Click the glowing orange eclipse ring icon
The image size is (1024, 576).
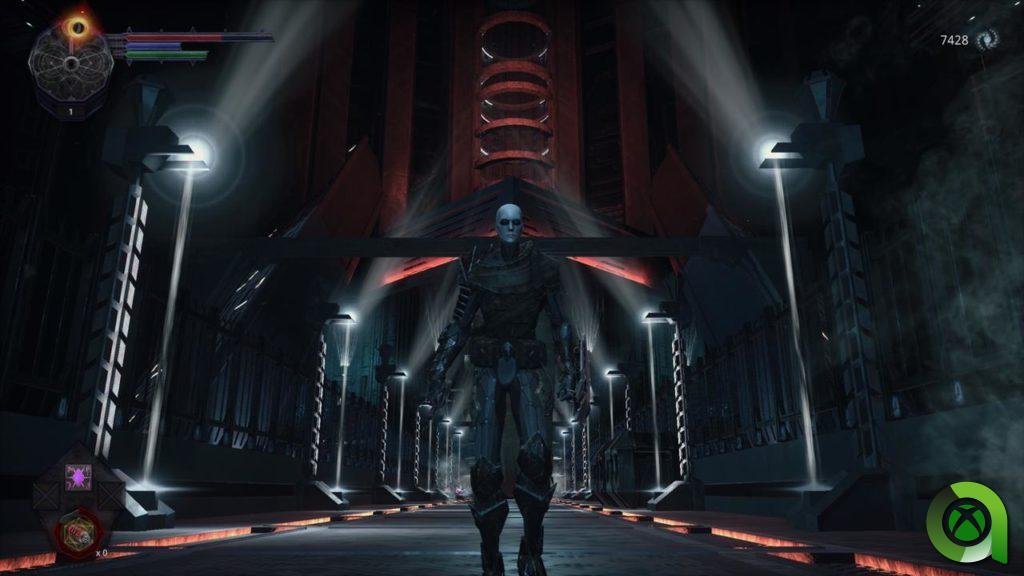tap(77, 26)
